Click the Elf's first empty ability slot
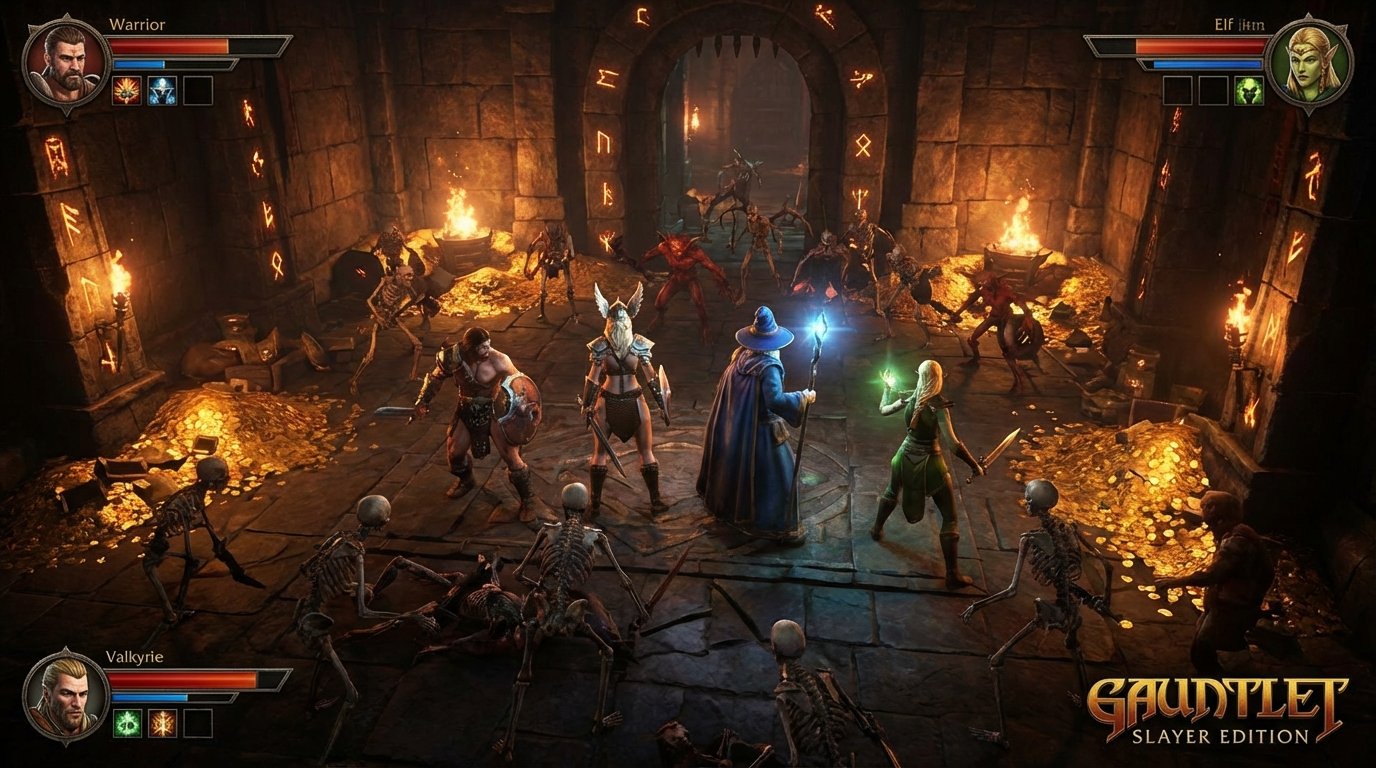This screenshot has height=768, width=1376. pos(1177,90)
